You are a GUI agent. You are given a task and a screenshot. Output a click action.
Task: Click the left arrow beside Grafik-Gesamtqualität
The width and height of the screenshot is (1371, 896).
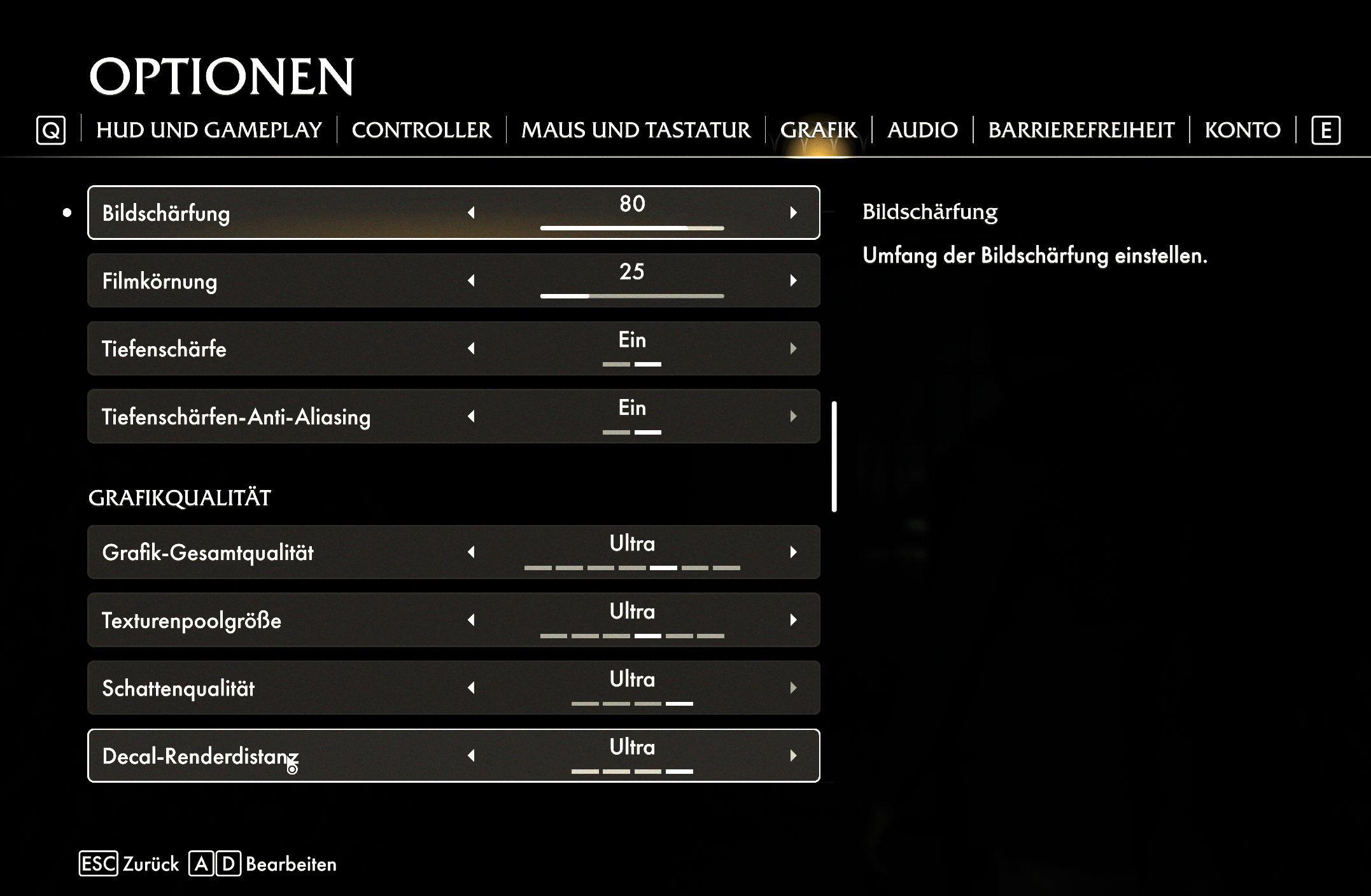pos(472,552)
